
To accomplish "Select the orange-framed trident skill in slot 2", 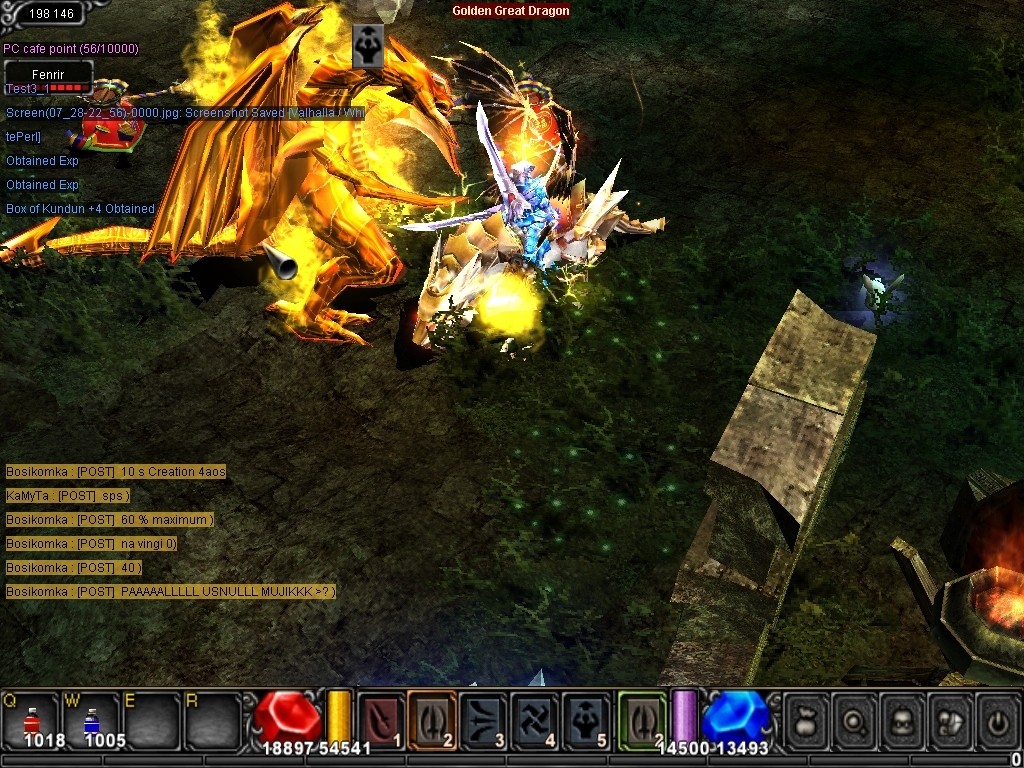I will point(432,718).
